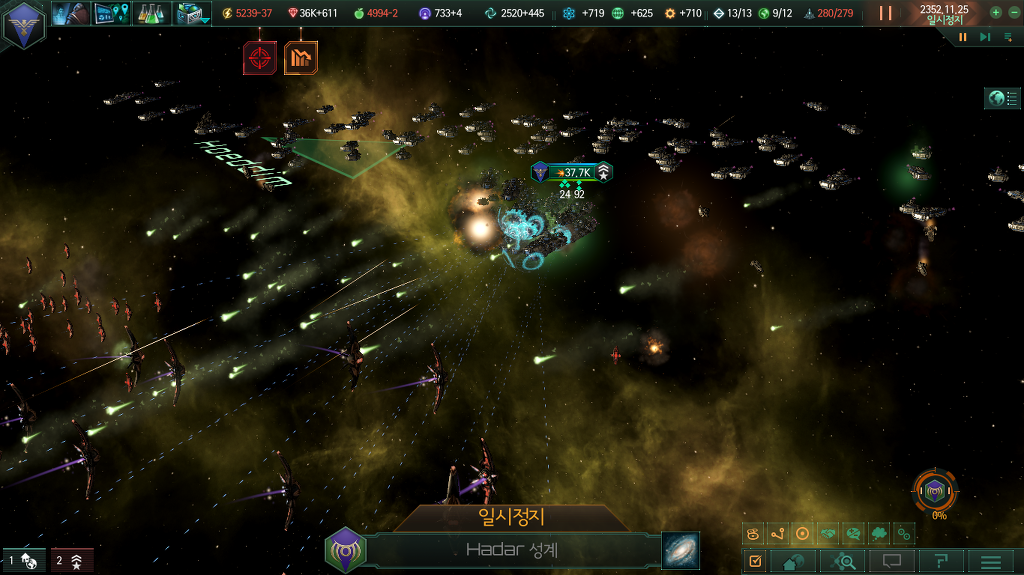The height and width of the screenshot is (575, 1024).
Task: Toggle the handshake diplomacy map mode
Action: coord(829,534)
